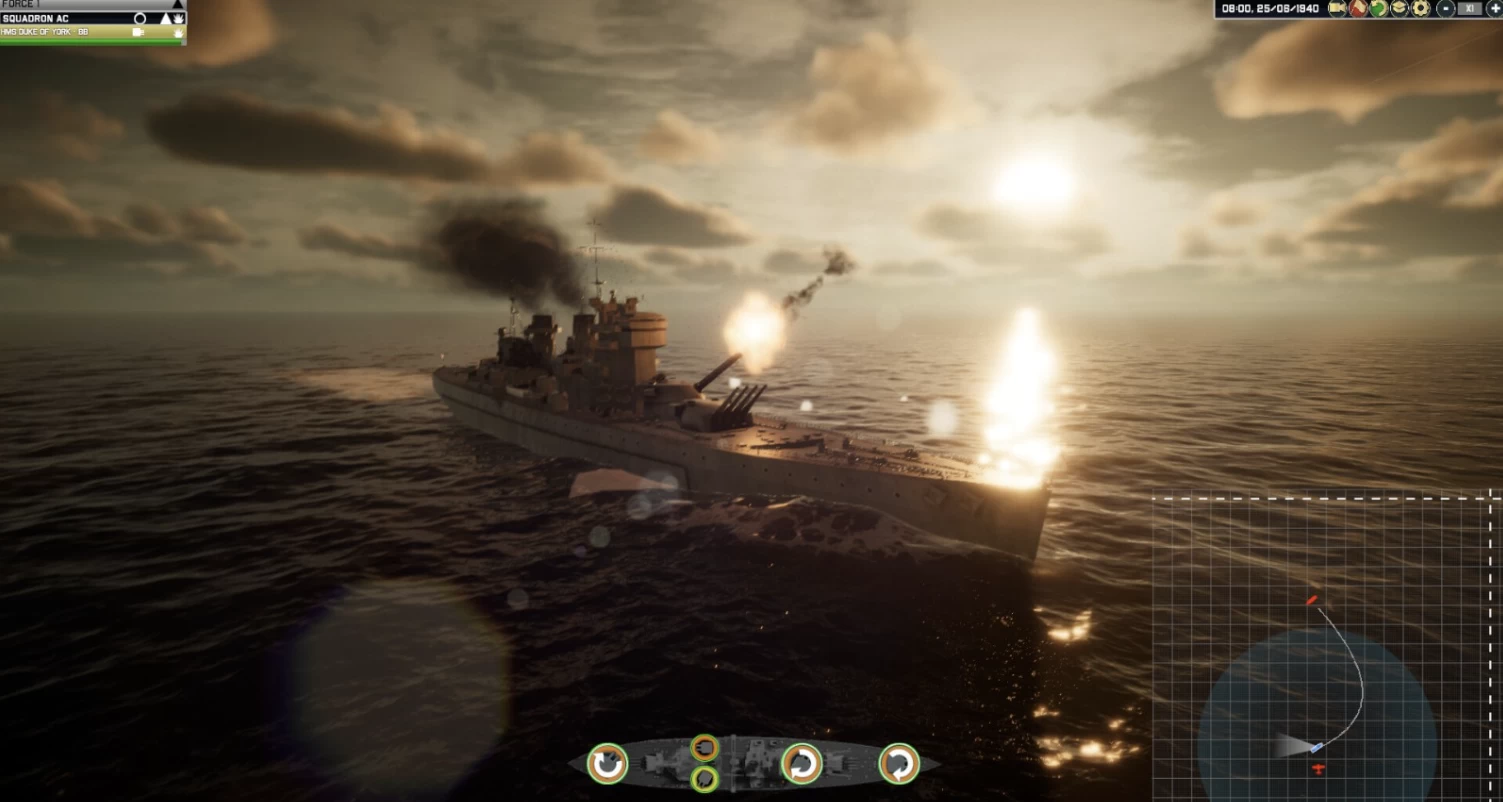The height and width of the screenshot is (802, 1503).
Task: Click the red enemy marker on minimap
Action: (x=1311, y=600)
